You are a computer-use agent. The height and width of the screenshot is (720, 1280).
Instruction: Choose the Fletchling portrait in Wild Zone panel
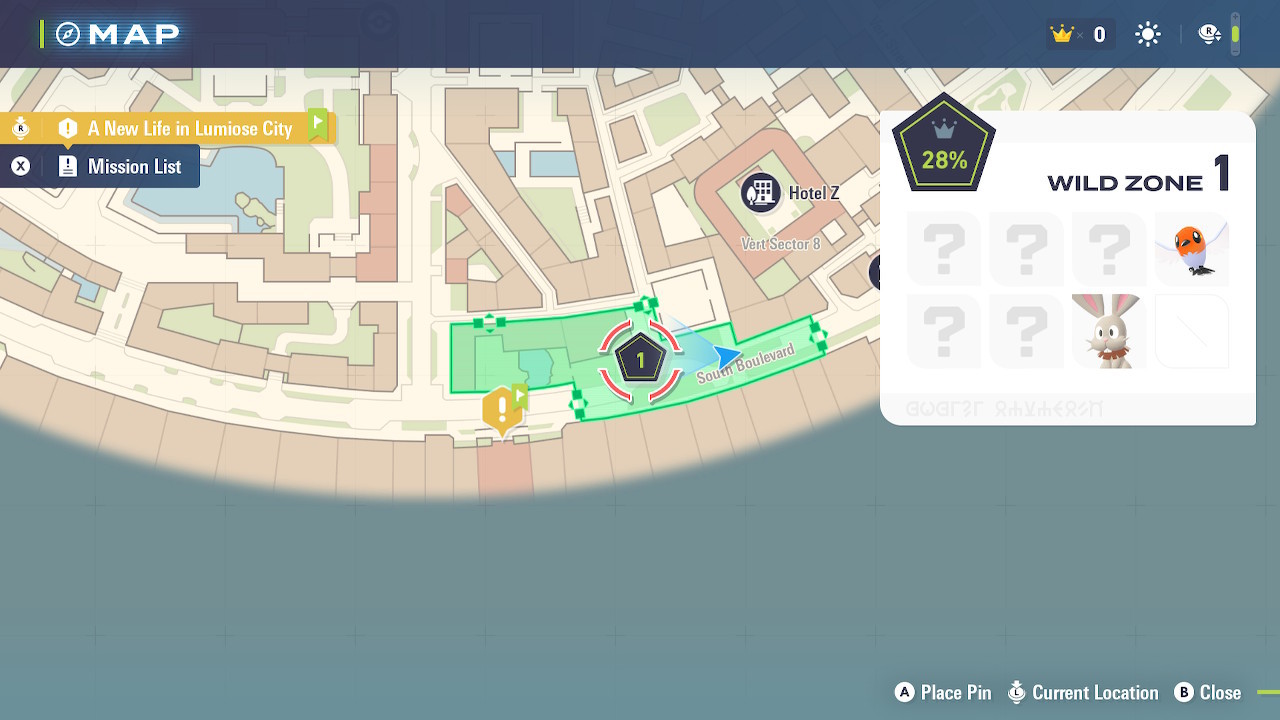(1191, 249)
